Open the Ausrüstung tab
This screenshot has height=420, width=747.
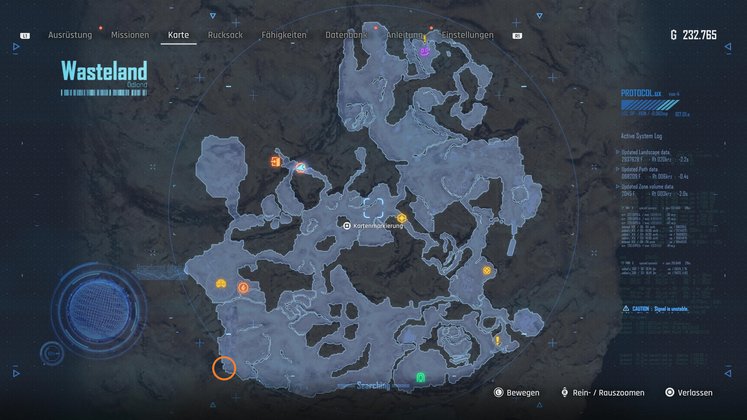(70, 35)
